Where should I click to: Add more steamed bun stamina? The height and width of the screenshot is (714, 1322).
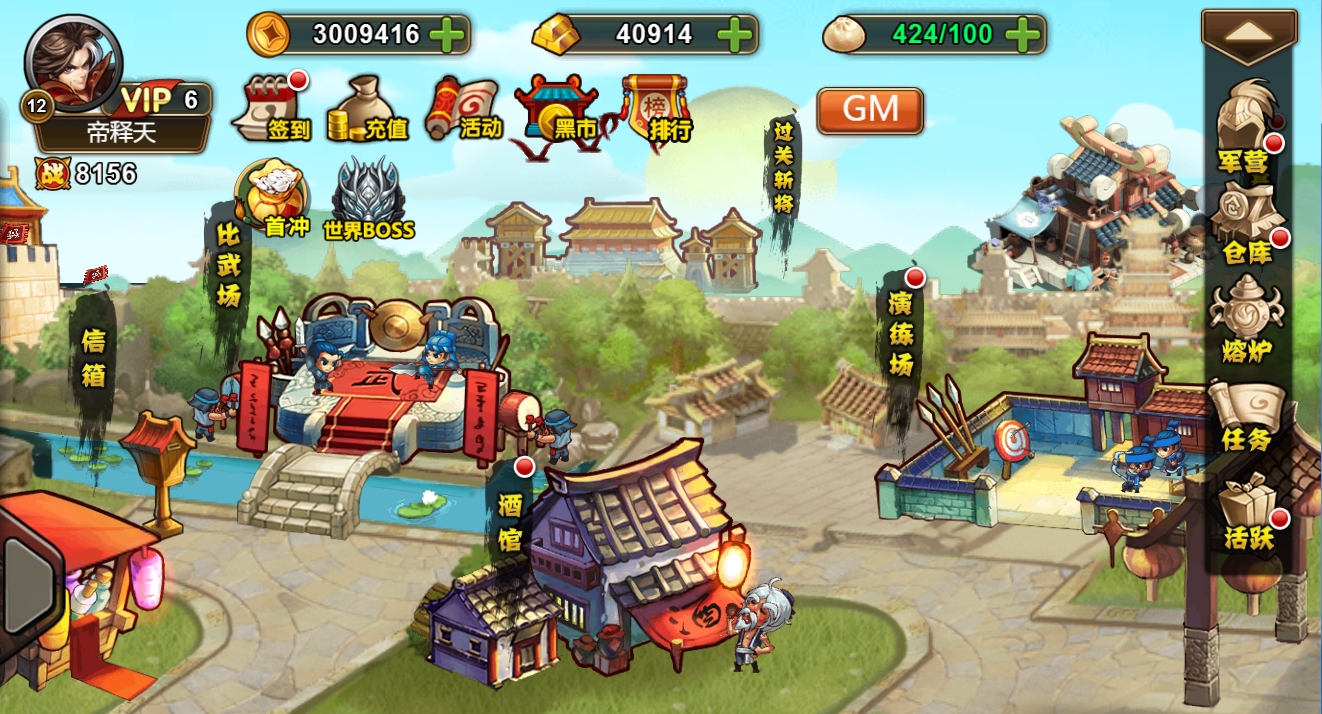pyautogui.click(x=1022, y=35)
